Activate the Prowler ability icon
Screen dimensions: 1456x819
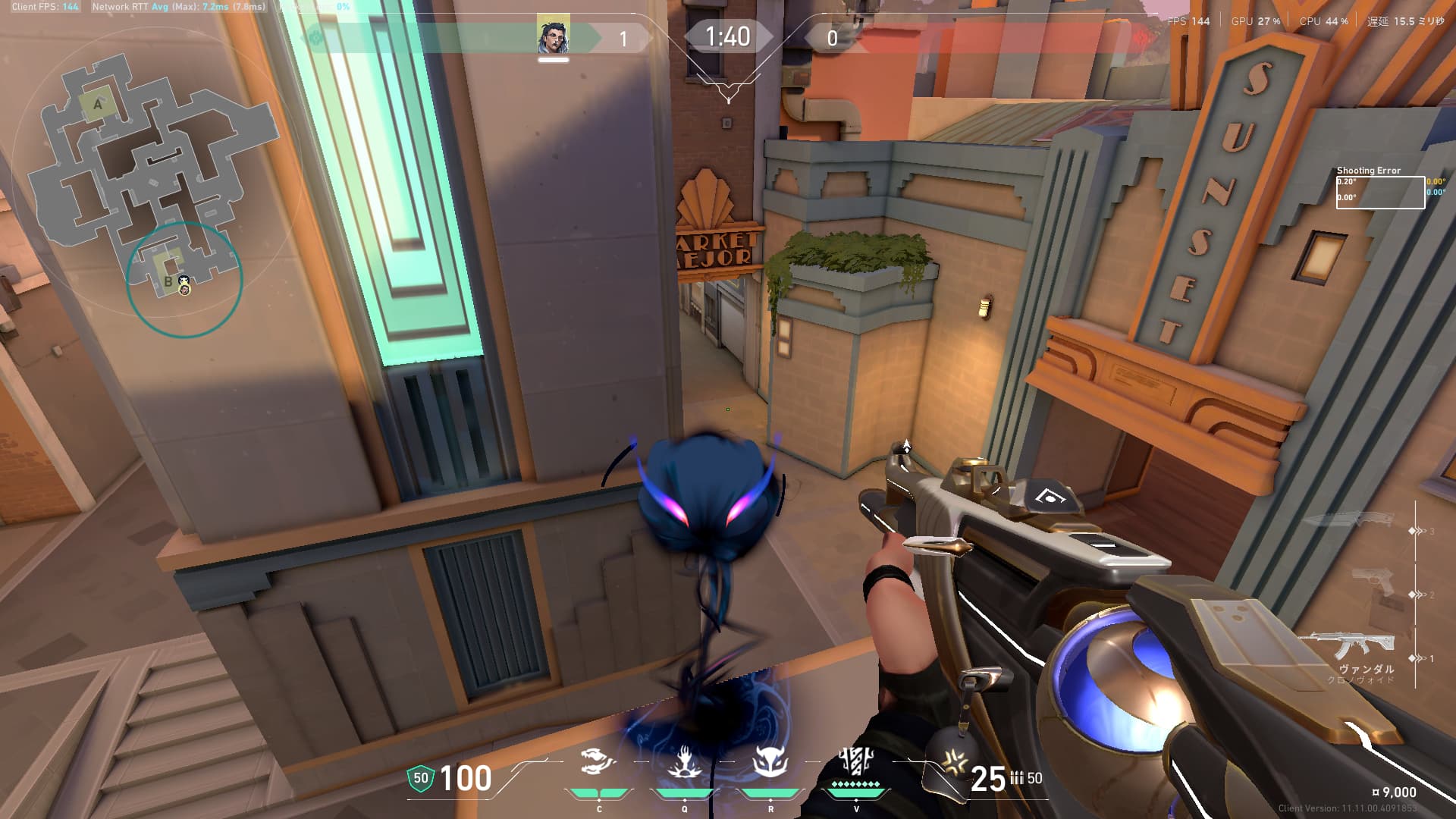598,763
